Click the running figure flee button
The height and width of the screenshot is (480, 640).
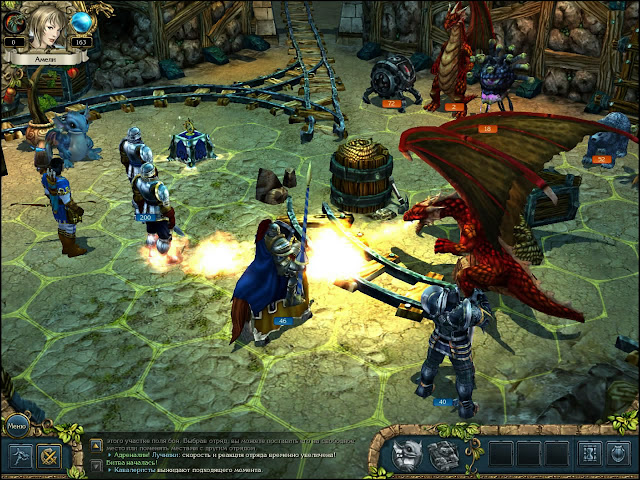tap(19, 455)
